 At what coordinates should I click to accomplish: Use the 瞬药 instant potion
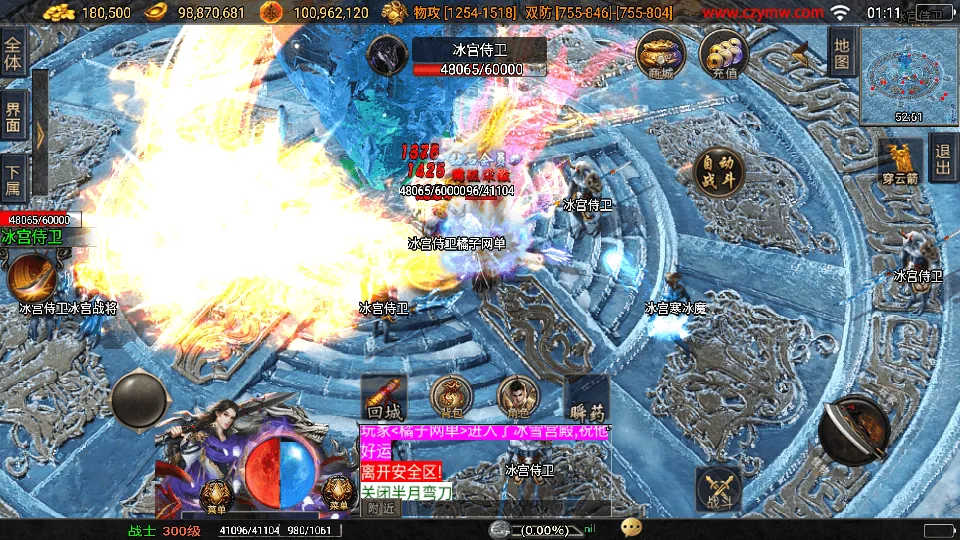(586, 397)
